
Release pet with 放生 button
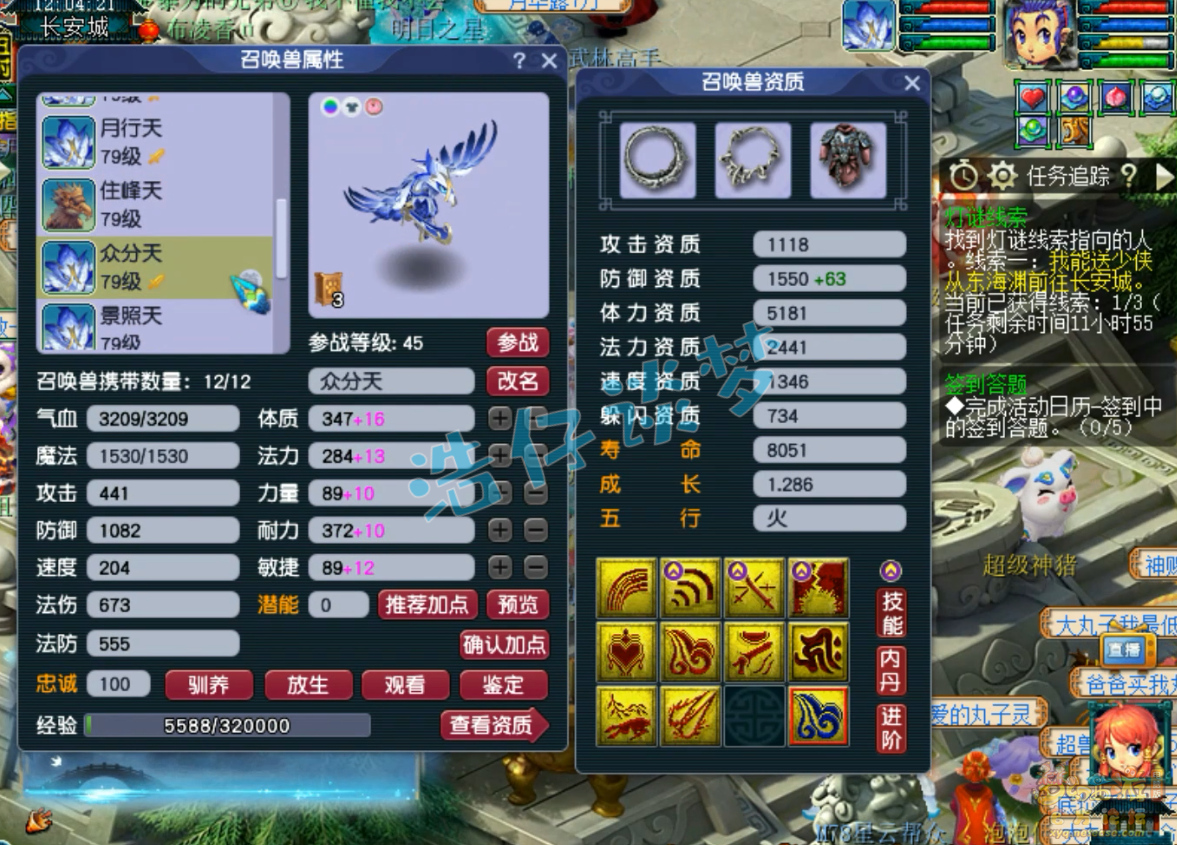(x=307, y=685)
